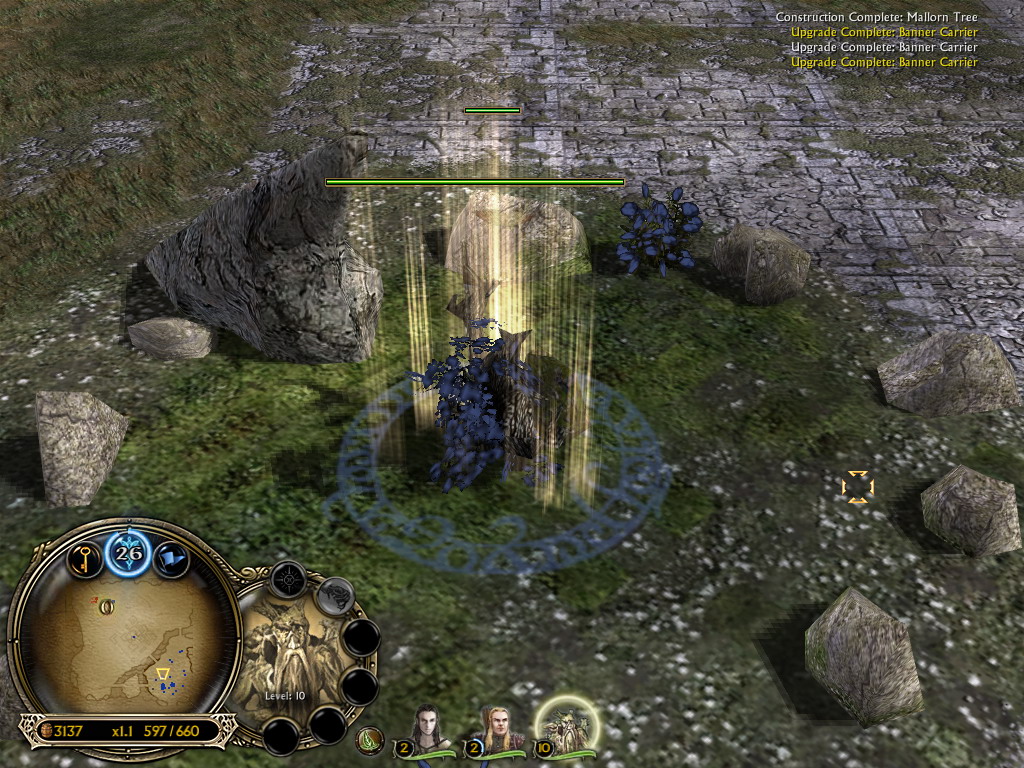
Task: Open the key-shaped objectives button
Action: click(85, 558)
